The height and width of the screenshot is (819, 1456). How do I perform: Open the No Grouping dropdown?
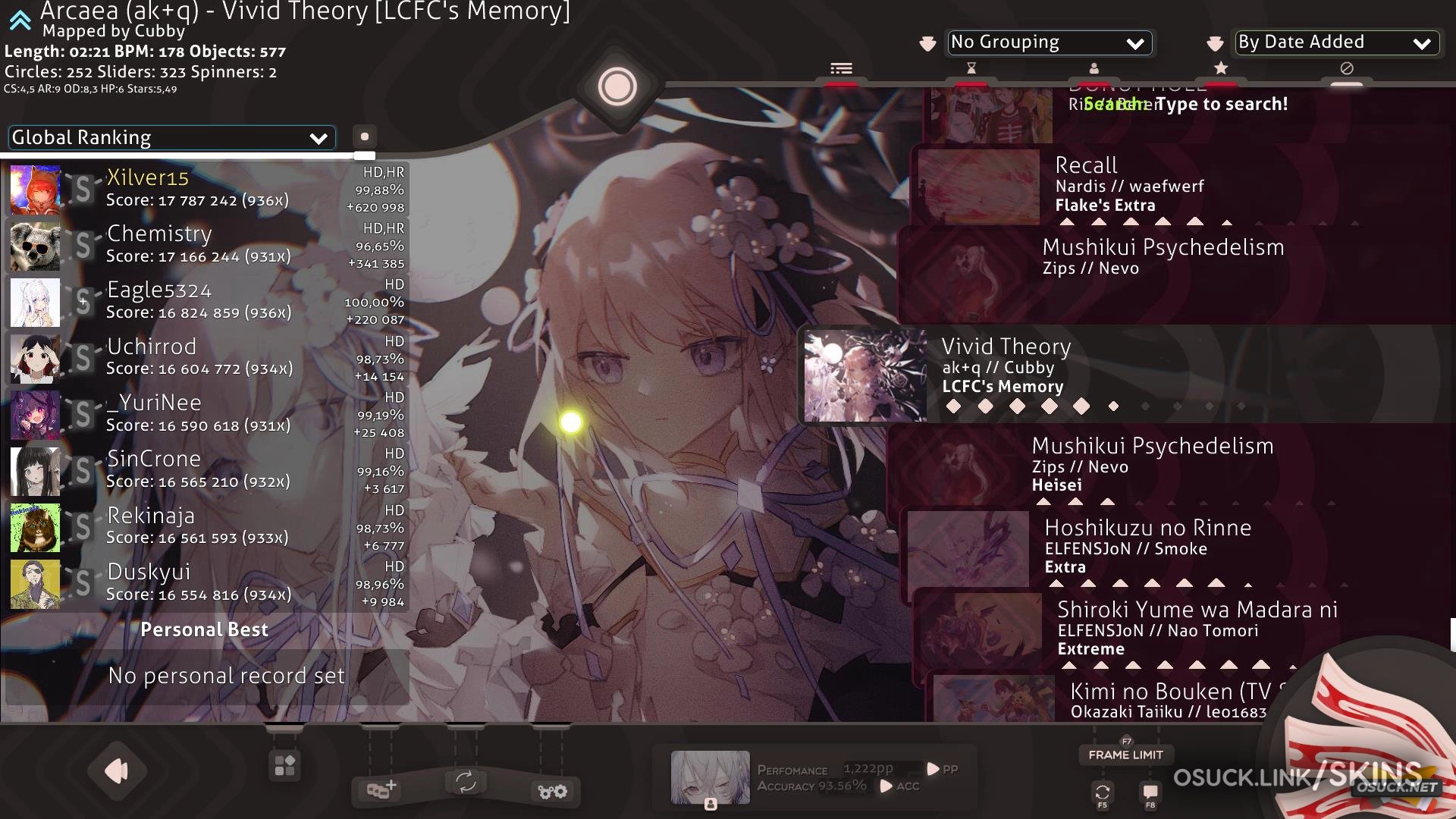coord(1049,43)
